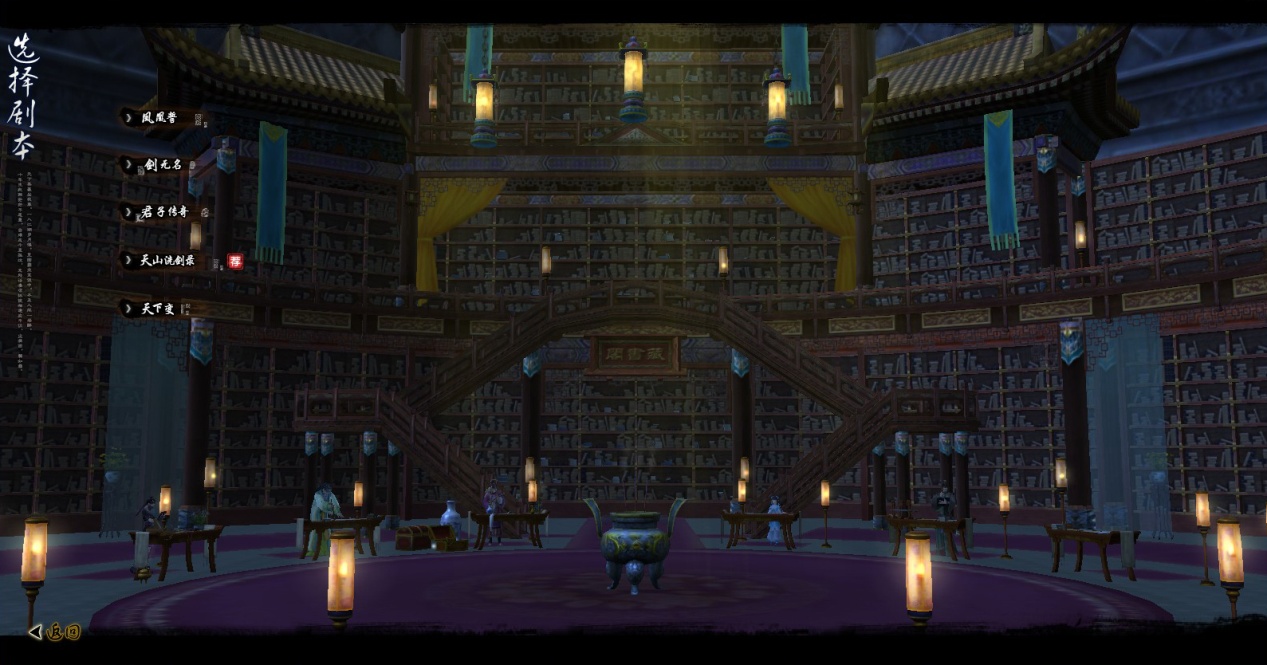Select the 凤凰誓 scenario
Screen dimensions: 1267x665
point(159,118)
